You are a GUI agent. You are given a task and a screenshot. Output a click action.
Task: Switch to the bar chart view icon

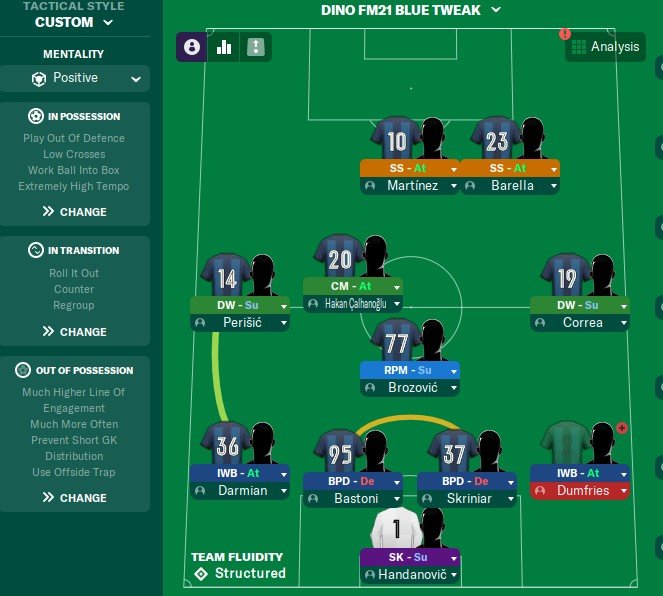pos(224,46)
